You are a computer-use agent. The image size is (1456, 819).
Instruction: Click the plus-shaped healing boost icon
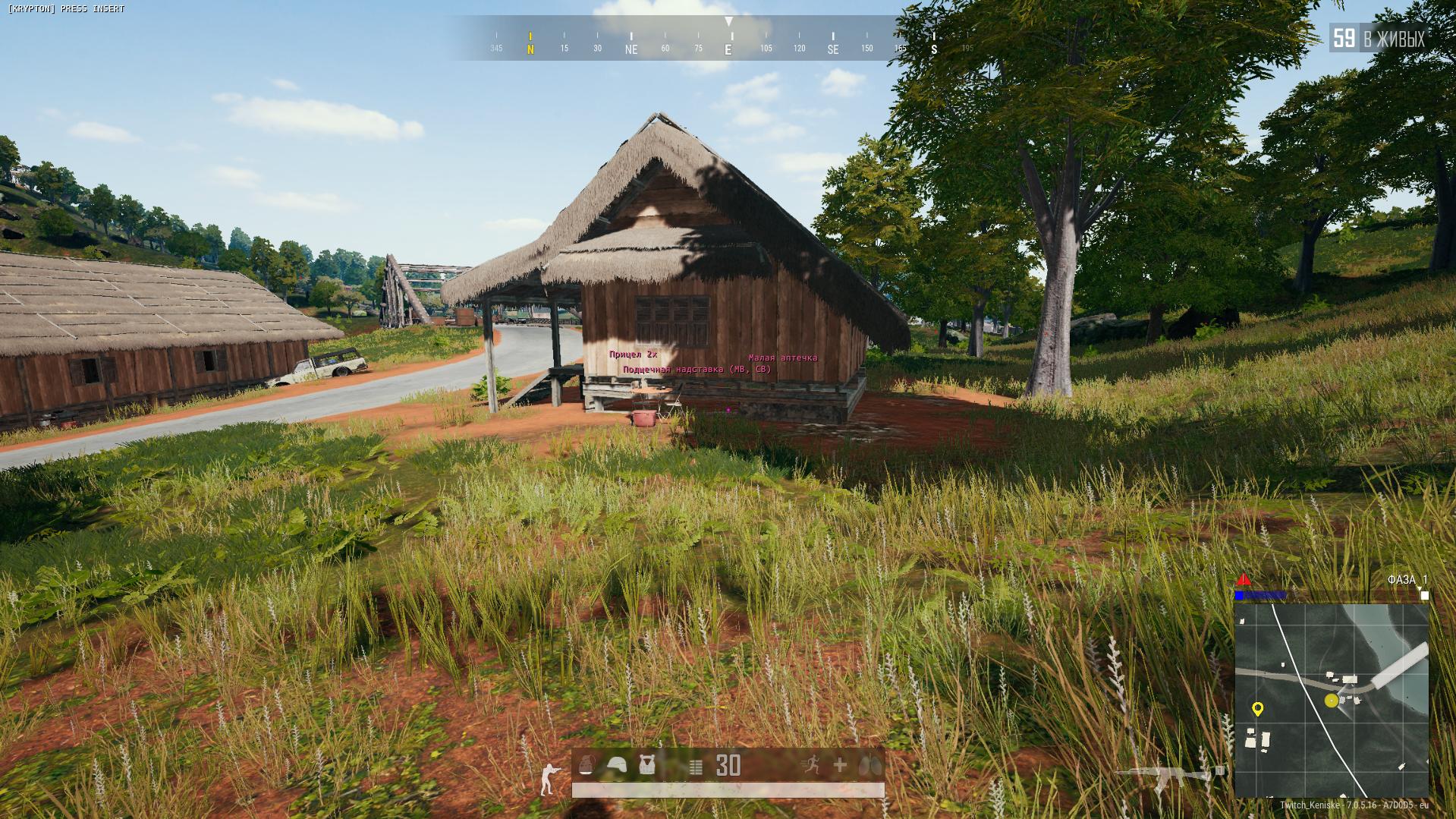point(840,765)
